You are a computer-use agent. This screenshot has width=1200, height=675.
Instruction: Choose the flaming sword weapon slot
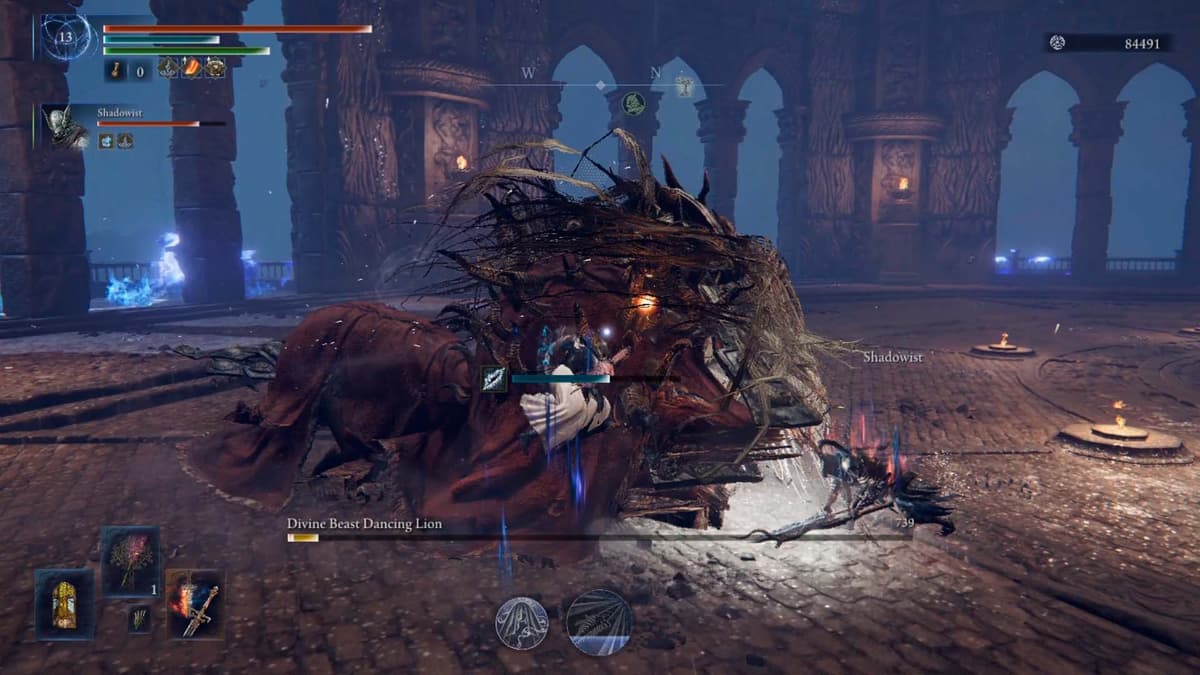point(195,605)
